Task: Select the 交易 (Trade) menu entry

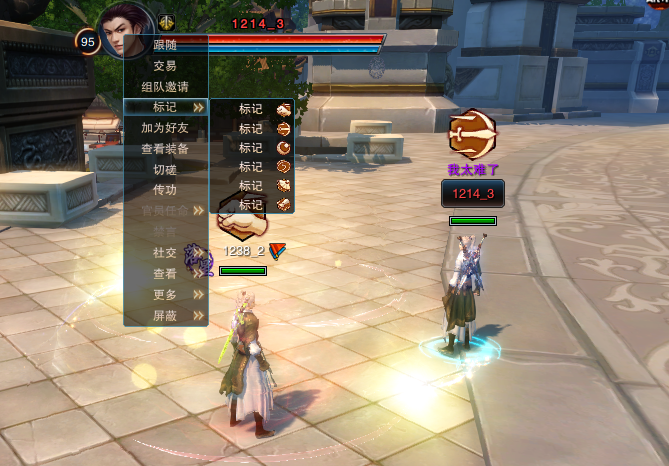Action: (164, 65)
